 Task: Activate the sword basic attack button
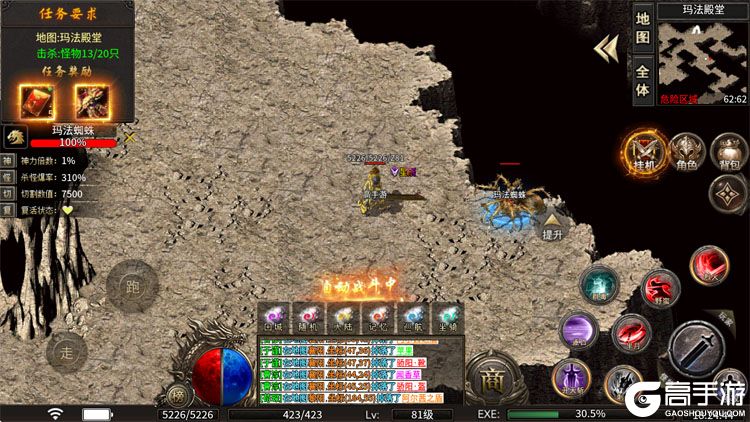(x=699, y=349)
